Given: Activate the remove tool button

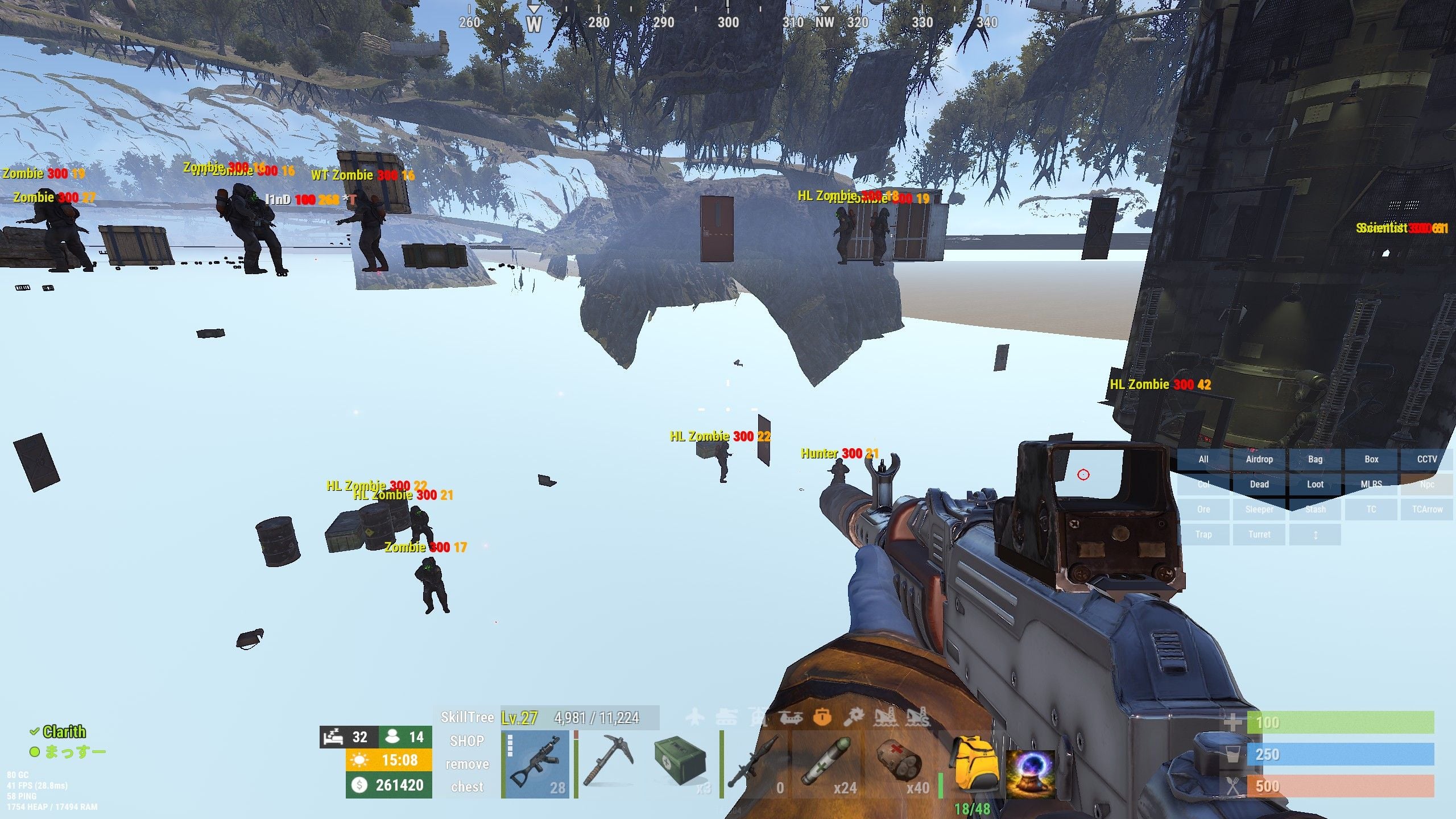Looking at the screenshot, I should click(x=467, y=764).
